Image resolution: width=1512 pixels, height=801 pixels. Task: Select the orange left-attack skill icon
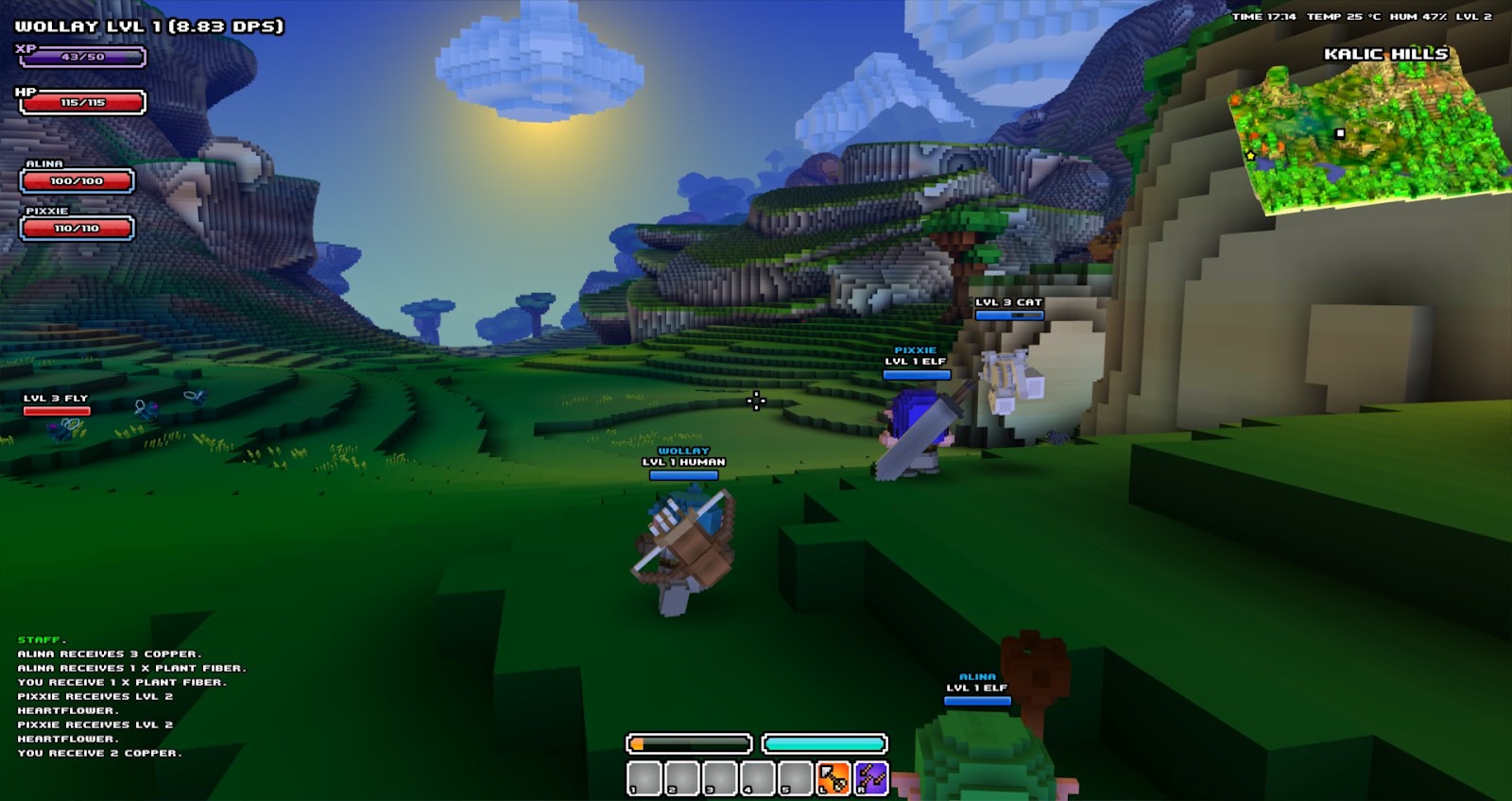(833, 776)
